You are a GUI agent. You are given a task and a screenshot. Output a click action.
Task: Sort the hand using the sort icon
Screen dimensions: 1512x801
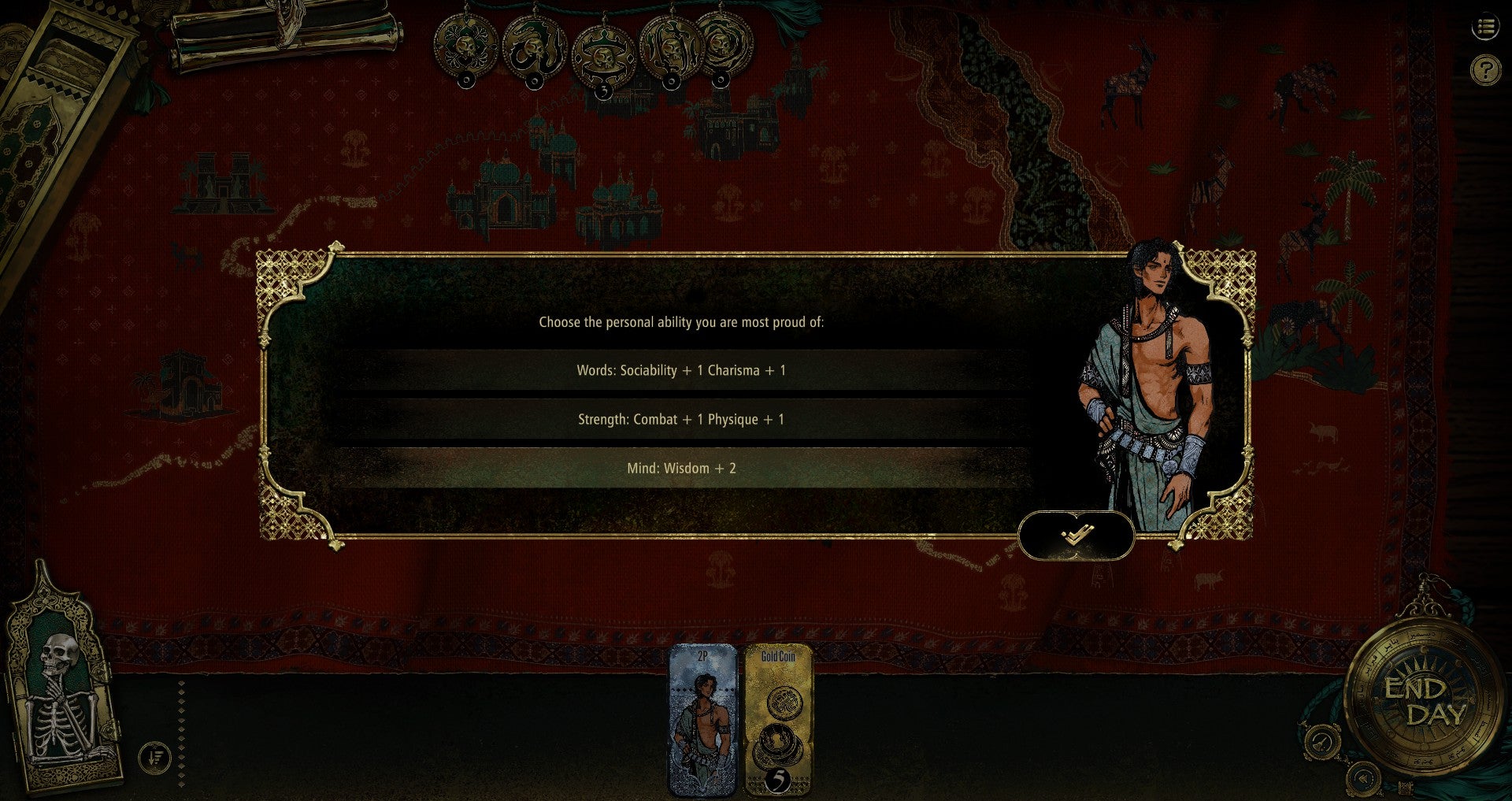tap(155, 758)
